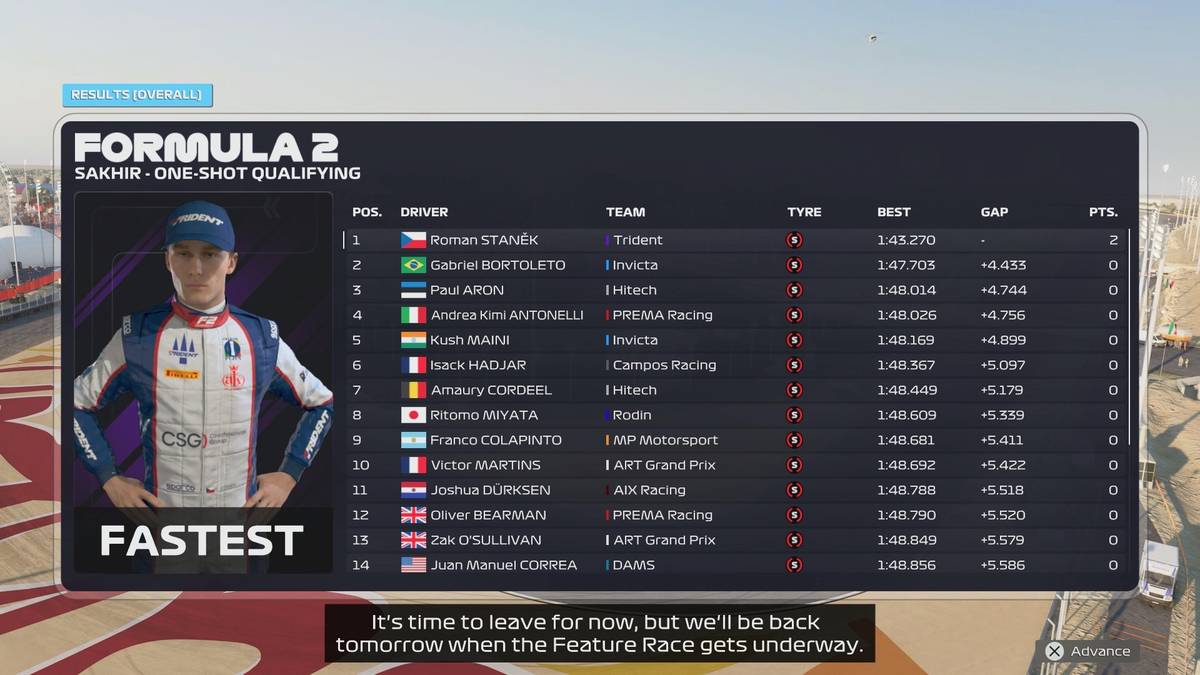Select Amaury Cordeel's qualifying row
1200x675 pixels.
(735, 390)
